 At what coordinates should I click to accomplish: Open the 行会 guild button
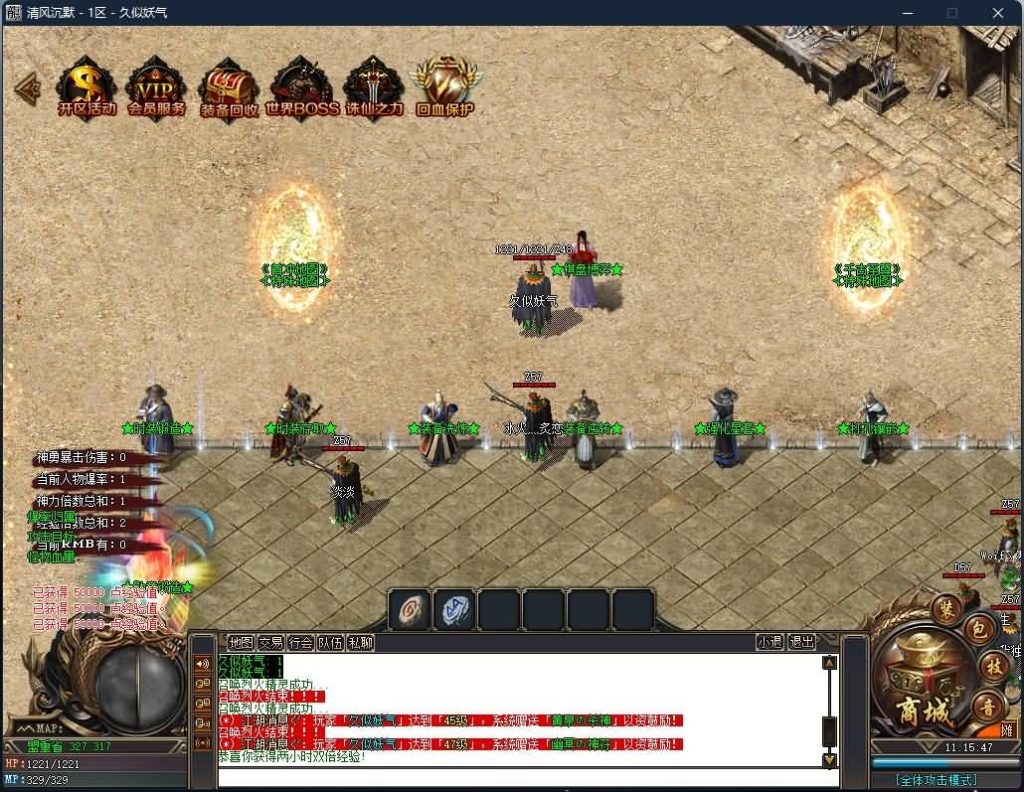[x=301, y=642]
